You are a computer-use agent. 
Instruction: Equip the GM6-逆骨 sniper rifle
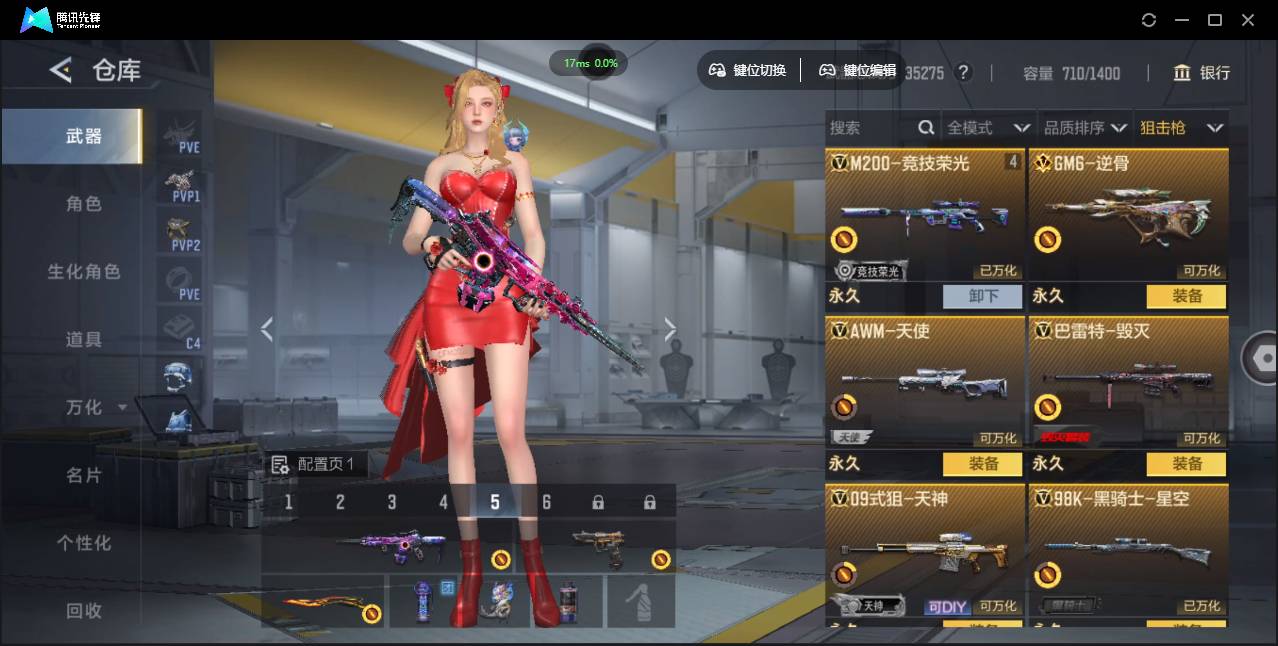(x=1186, y=296)
